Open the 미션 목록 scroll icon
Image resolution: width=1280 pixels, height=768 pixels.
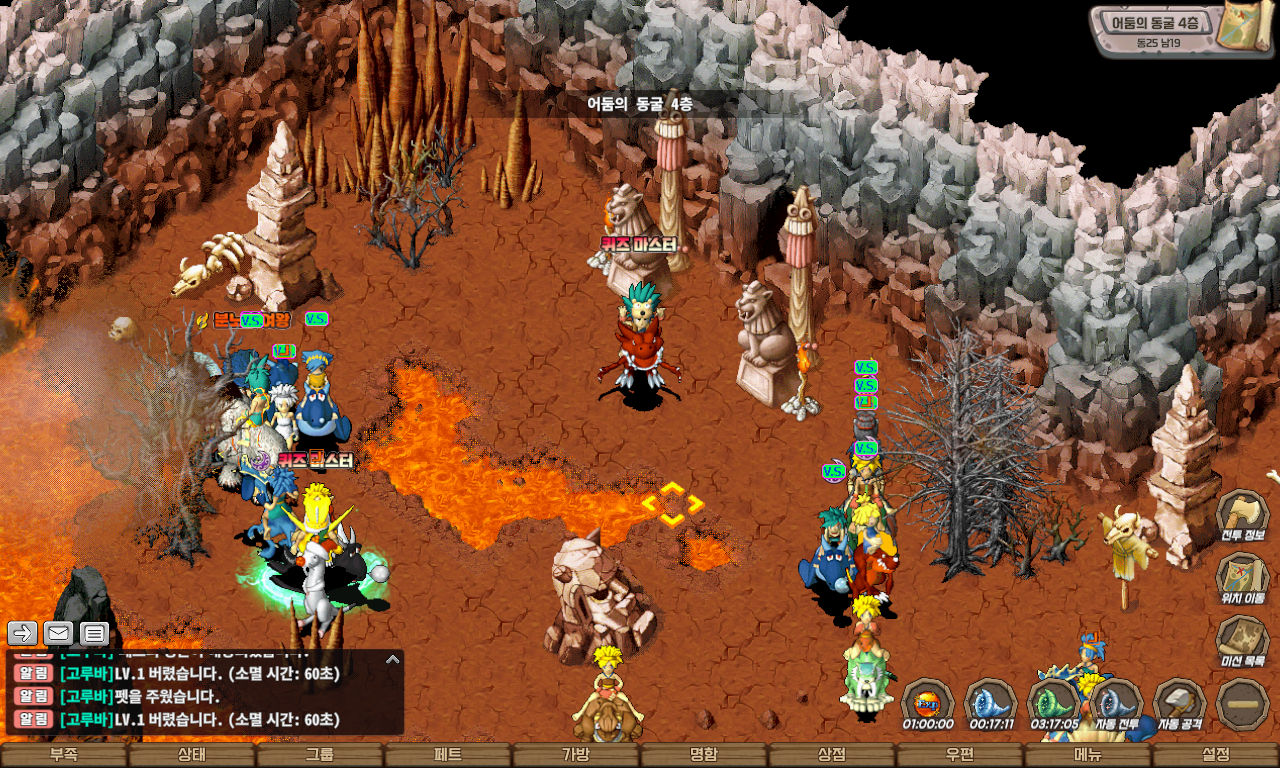coord(1242,640)
